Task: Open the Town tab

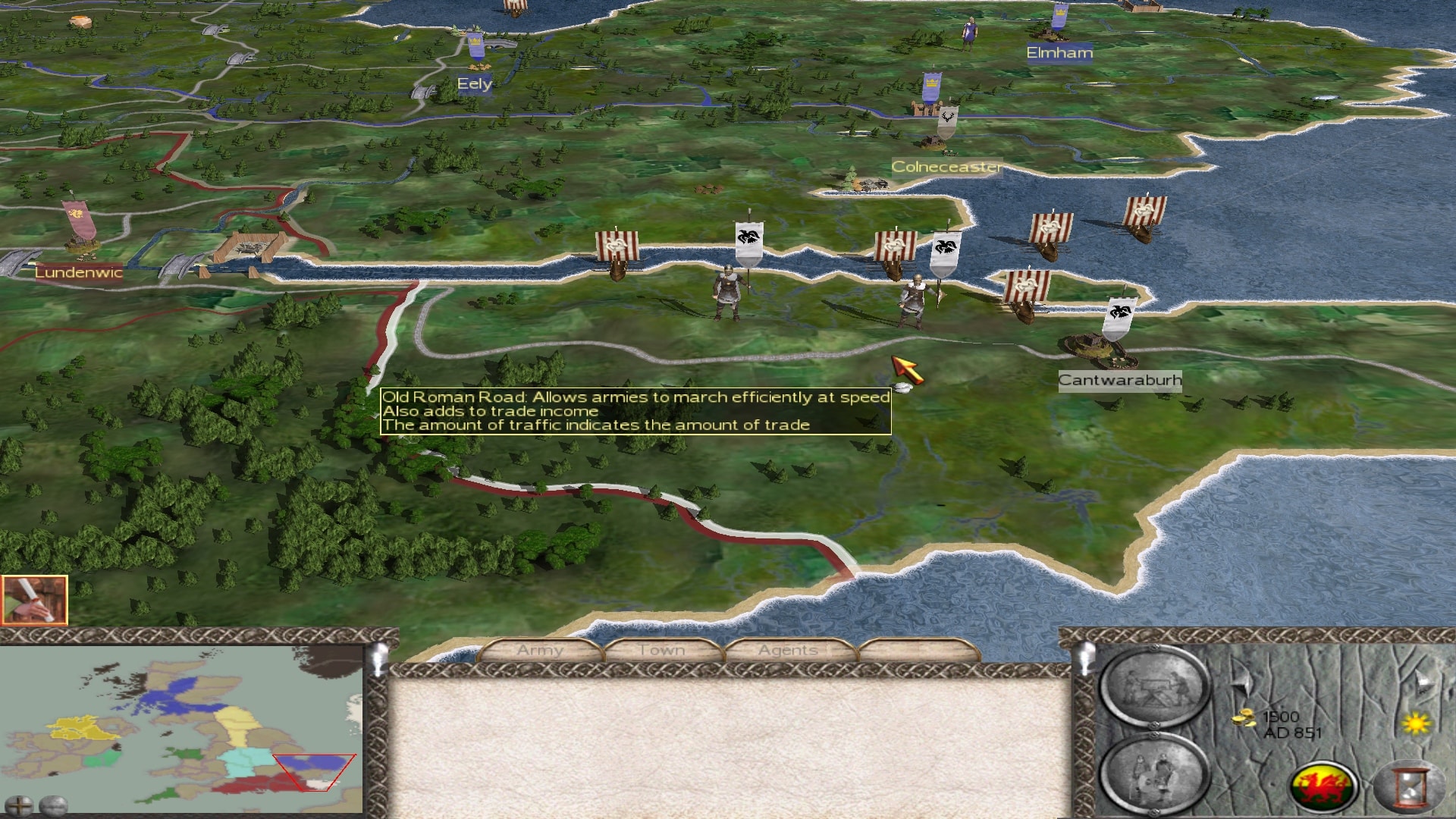Action: point(662,651)
